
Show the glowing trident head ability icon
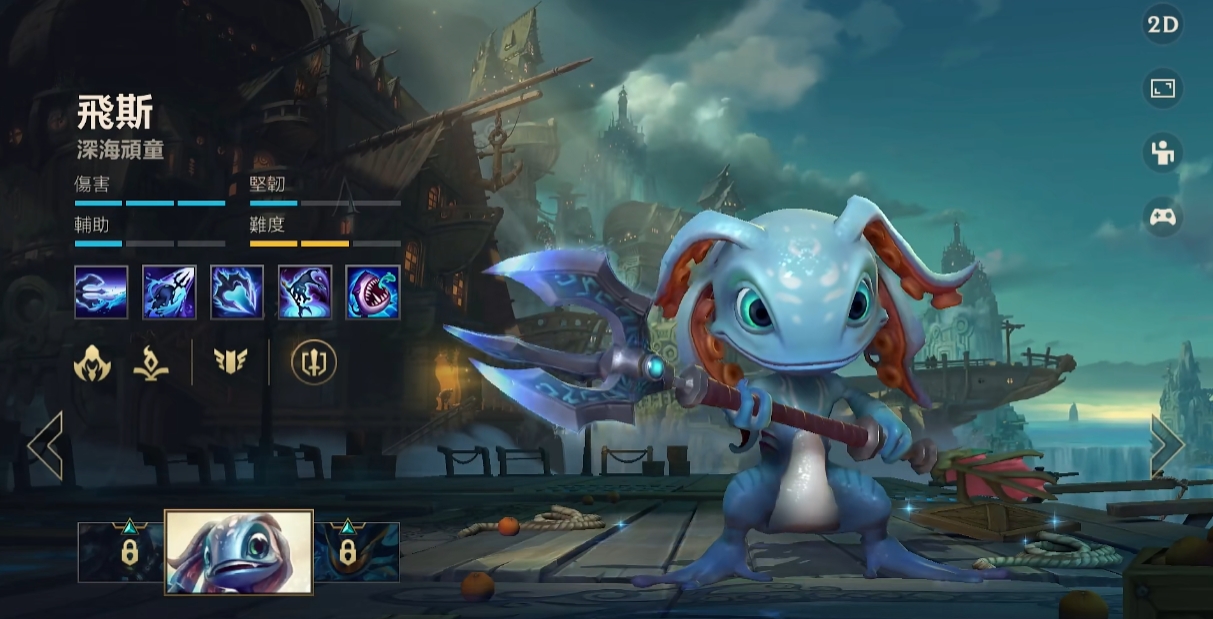click(x=237, y=292)
